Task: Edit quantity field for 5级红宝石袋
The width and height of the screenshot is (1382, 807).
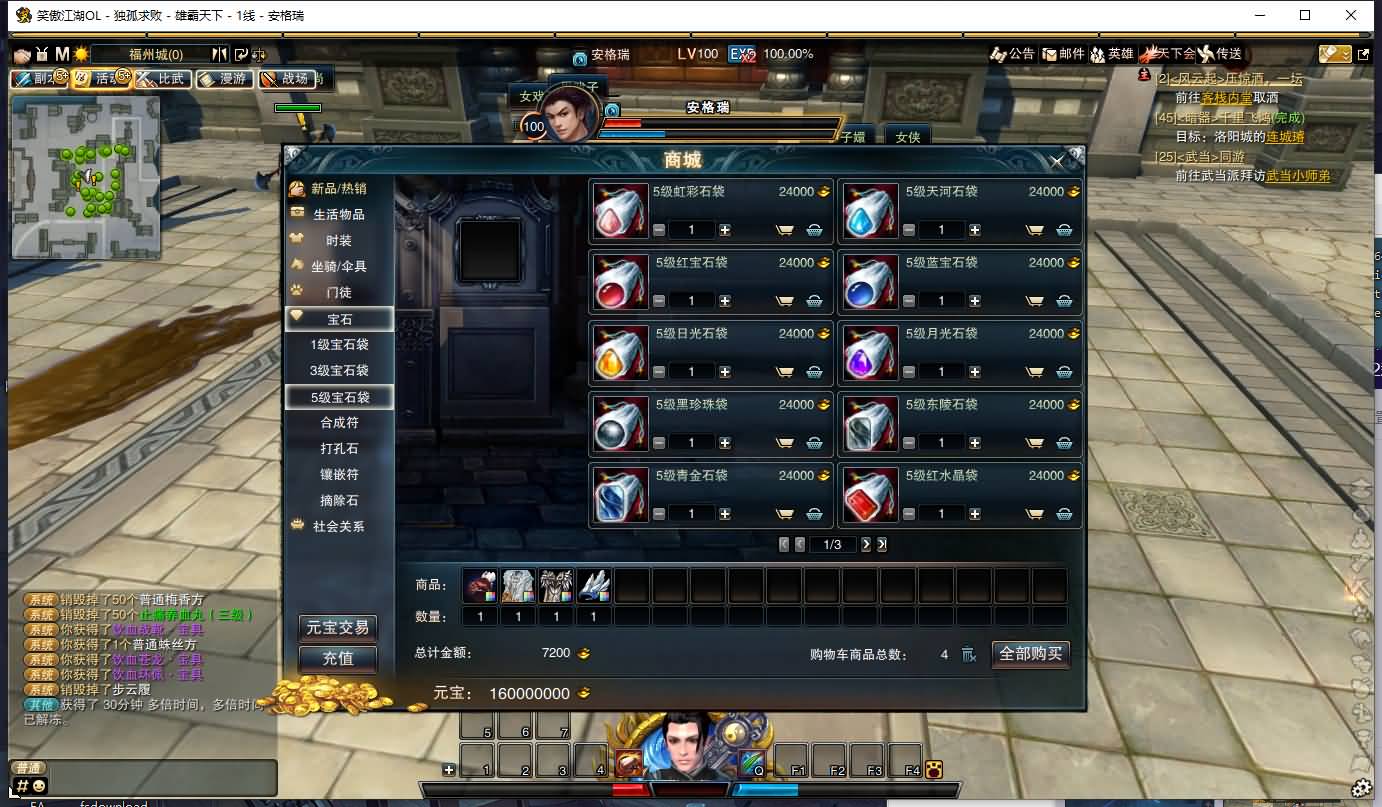Action: click(690, 300)
